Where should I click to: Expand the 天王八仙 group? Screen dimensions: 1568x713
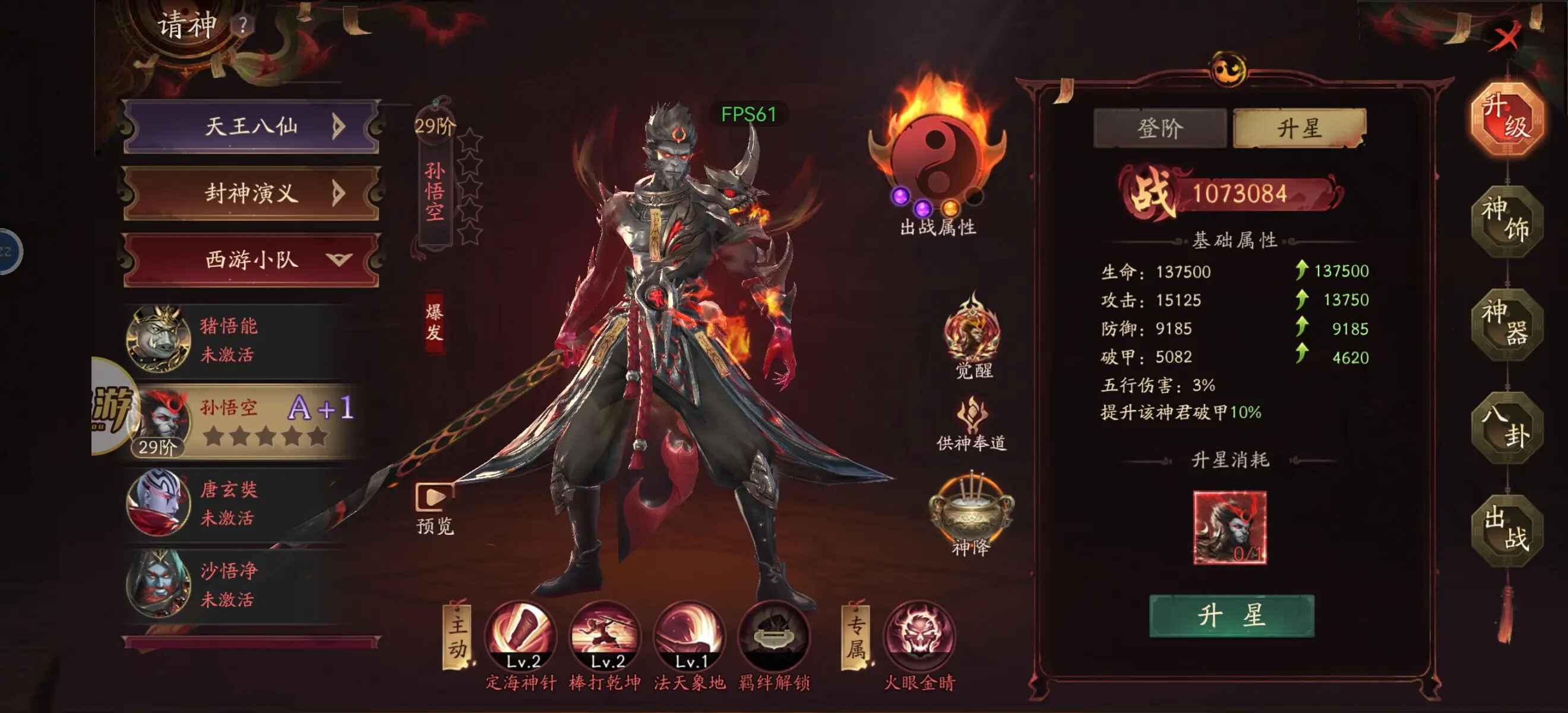[251, 127]
